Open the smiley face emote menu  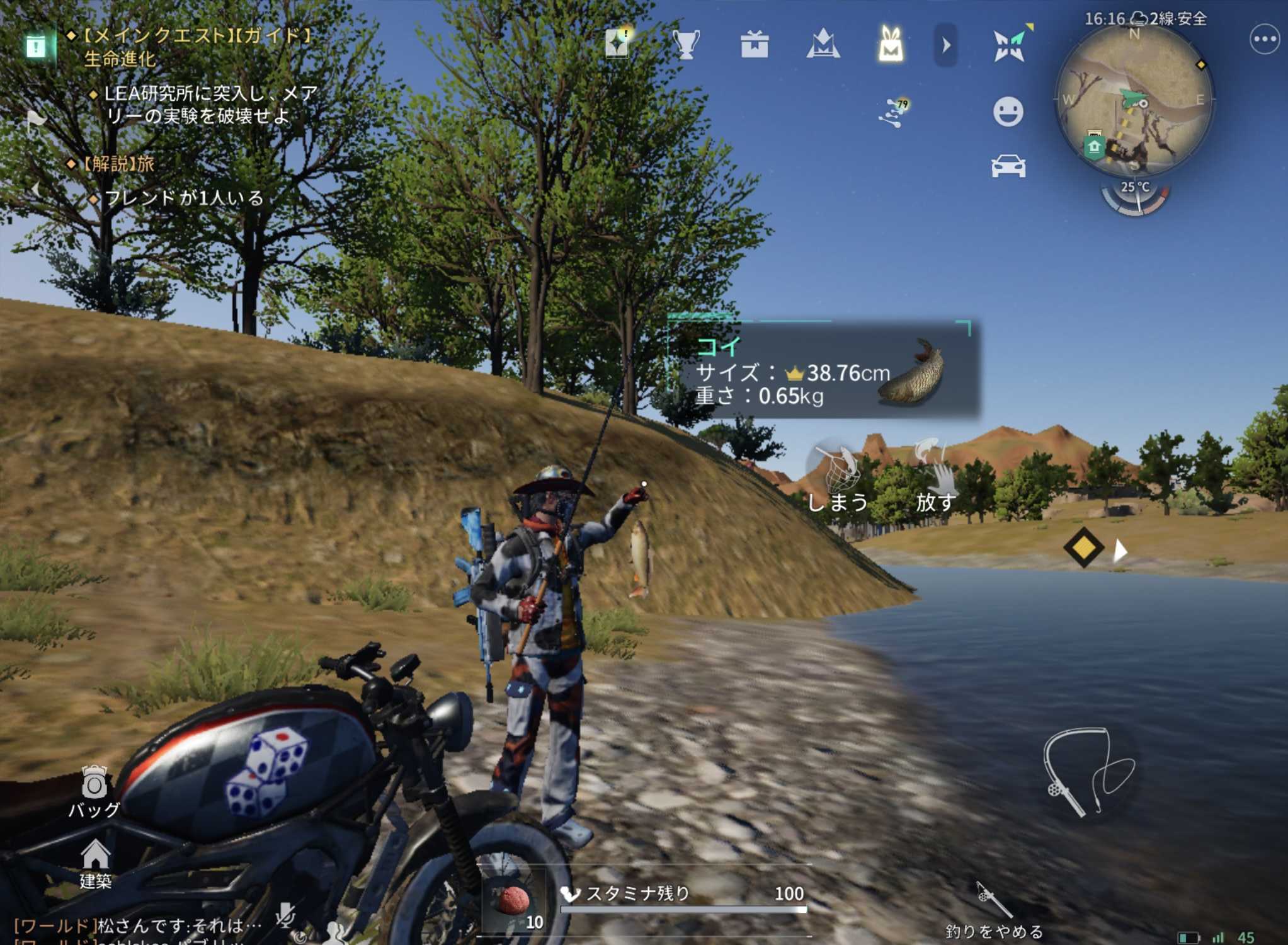(x=1008, y=112)
